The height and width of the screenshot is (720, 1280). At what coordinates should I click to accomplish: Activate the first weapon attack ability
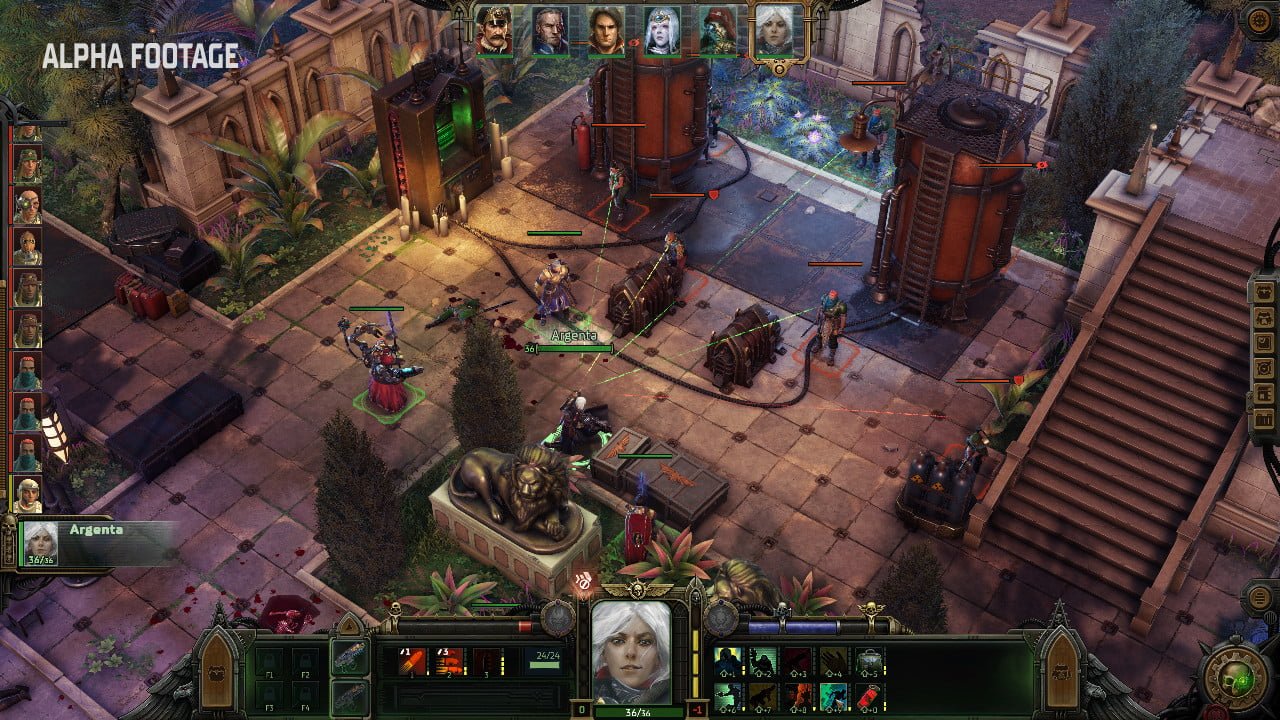click(413, 661)
